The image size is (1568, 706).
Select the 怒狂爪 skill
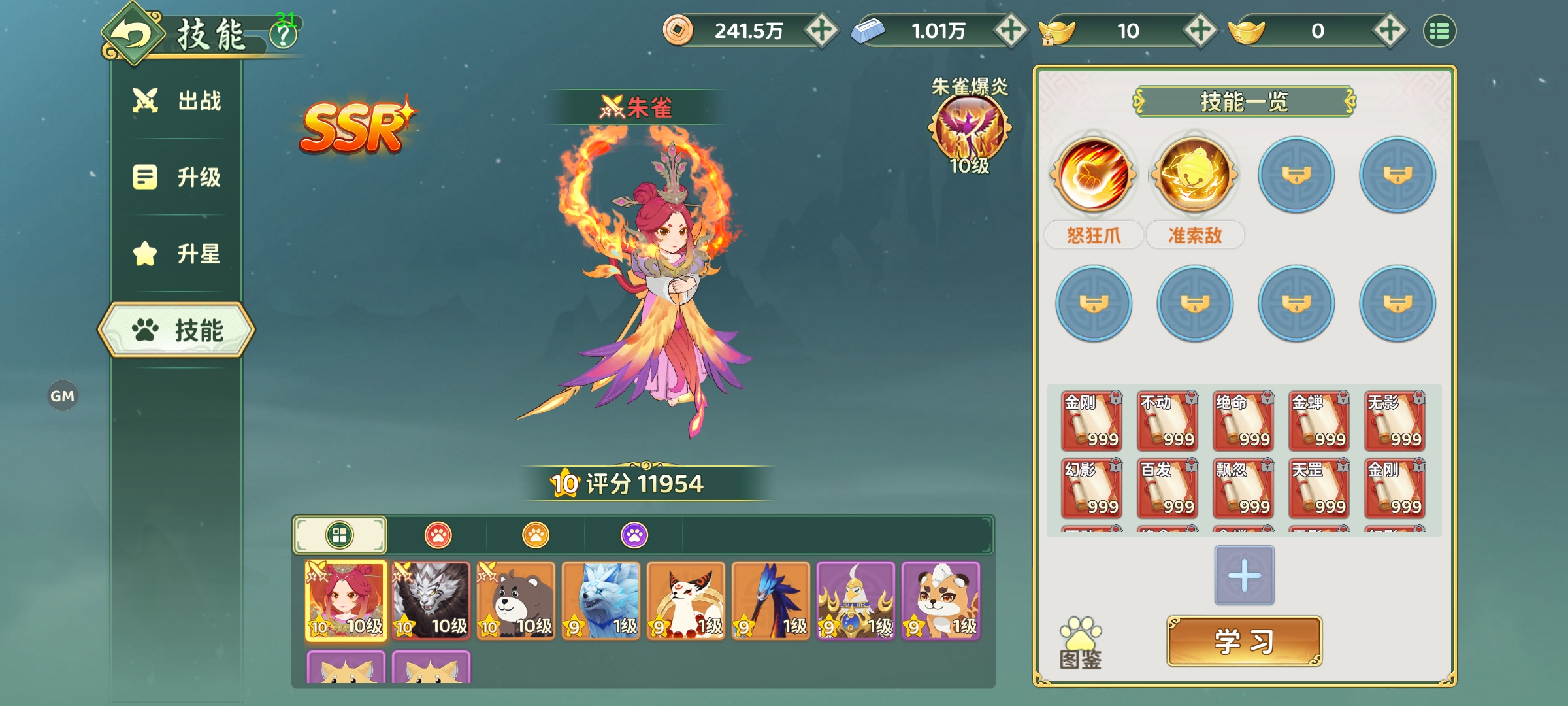click(1094, 175)
